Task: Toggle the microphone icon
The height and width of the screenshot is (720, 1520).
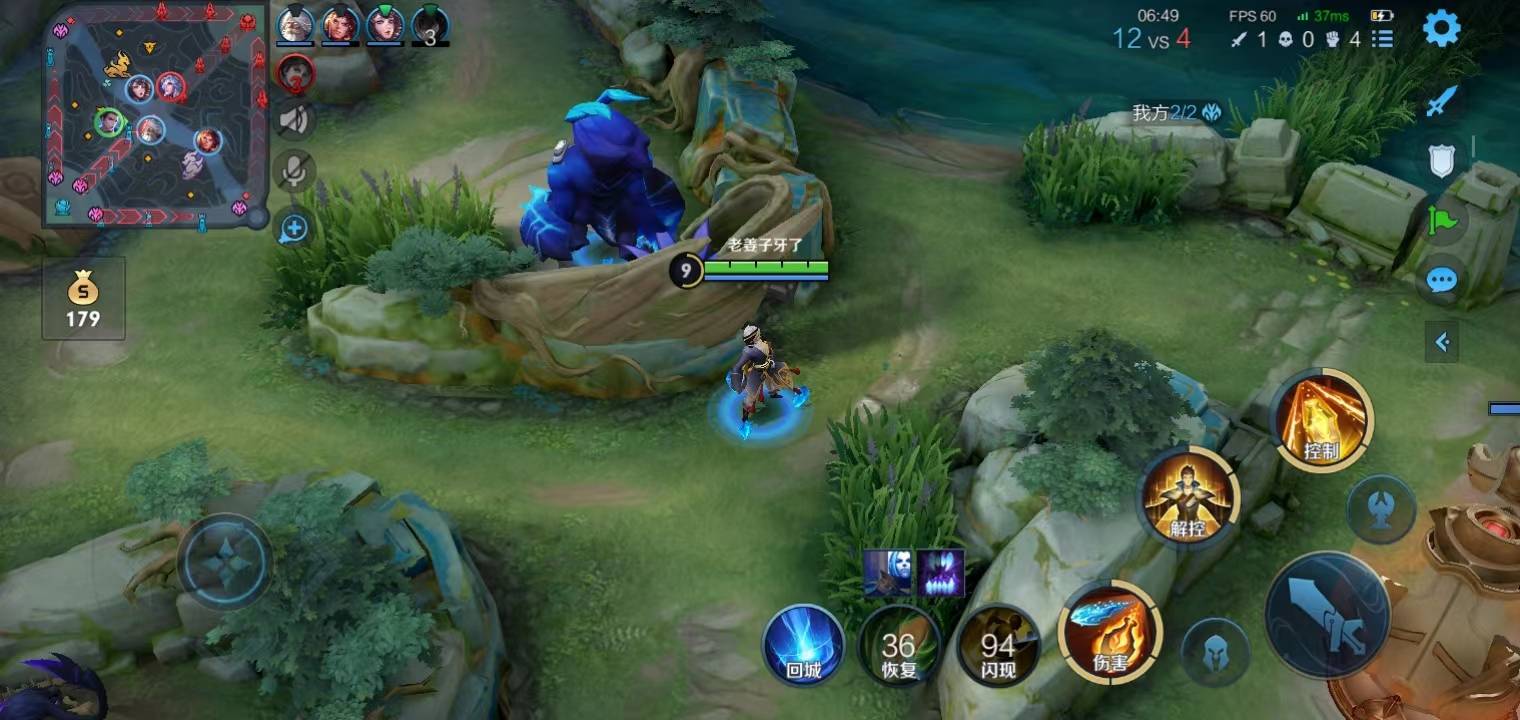Action: 294,173
